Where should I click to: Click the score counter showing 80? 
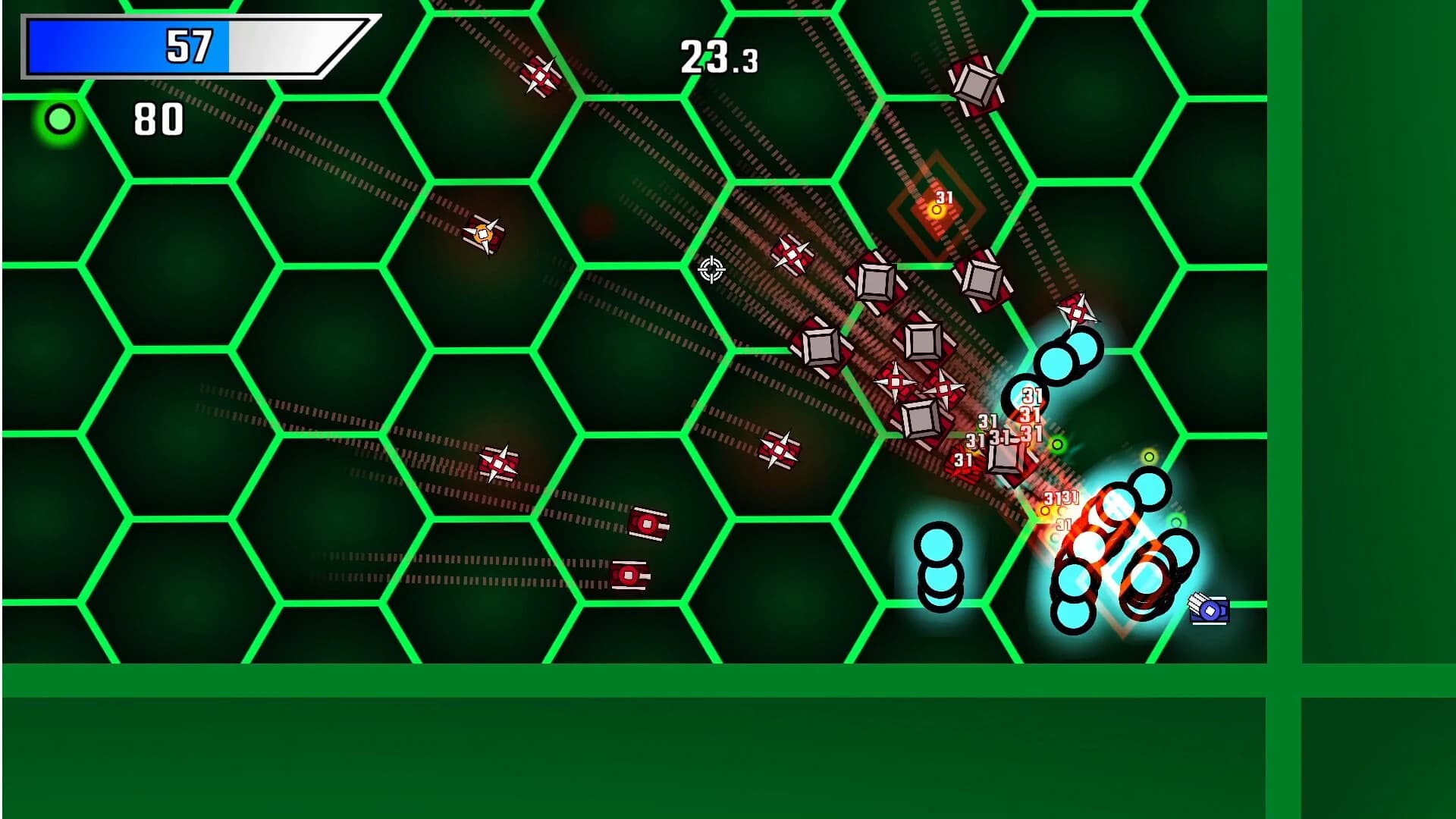coord(157,118)
